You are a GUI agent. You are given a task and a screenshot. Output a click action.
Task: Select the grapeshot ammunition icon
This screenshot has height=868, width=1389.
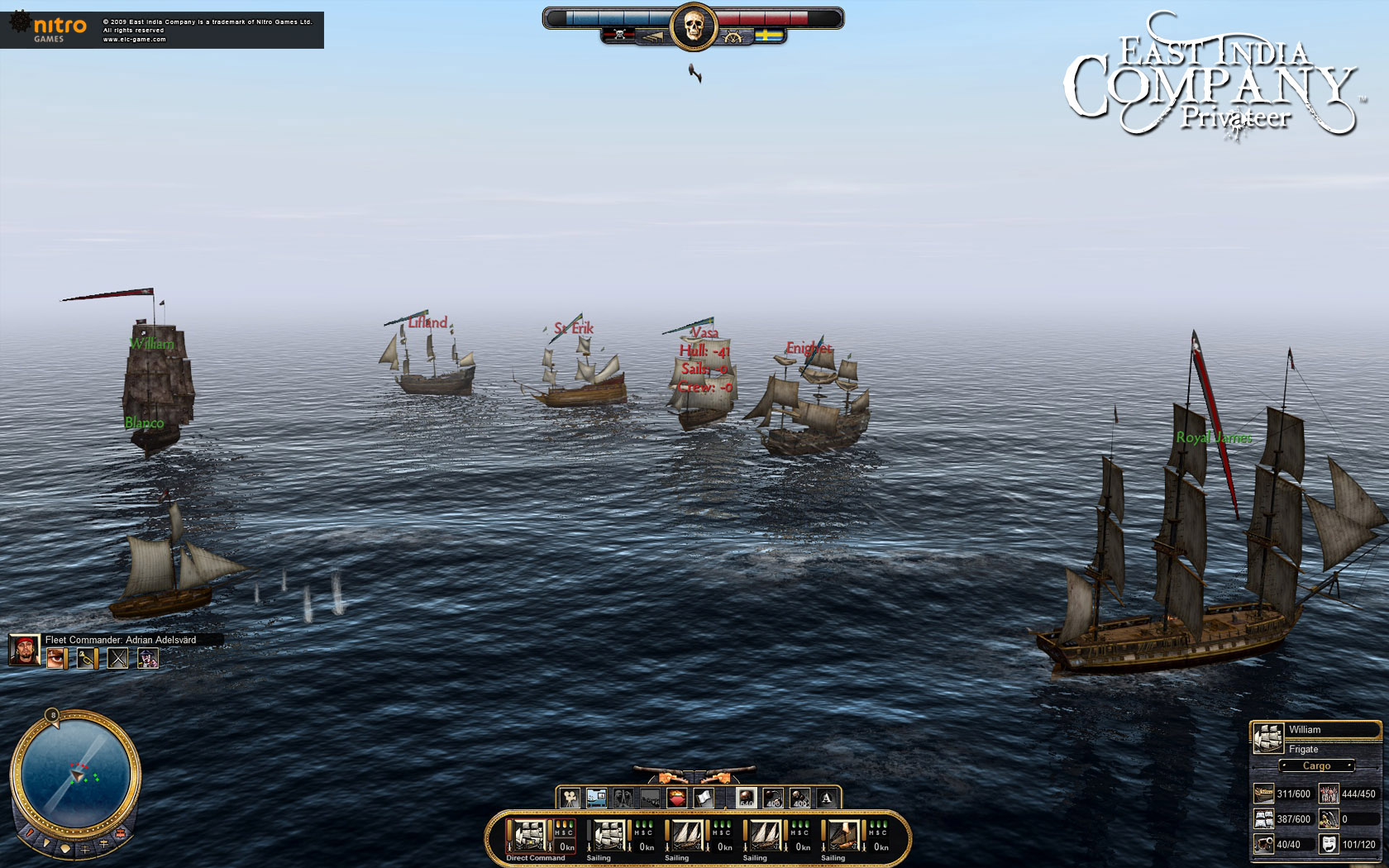800,798
